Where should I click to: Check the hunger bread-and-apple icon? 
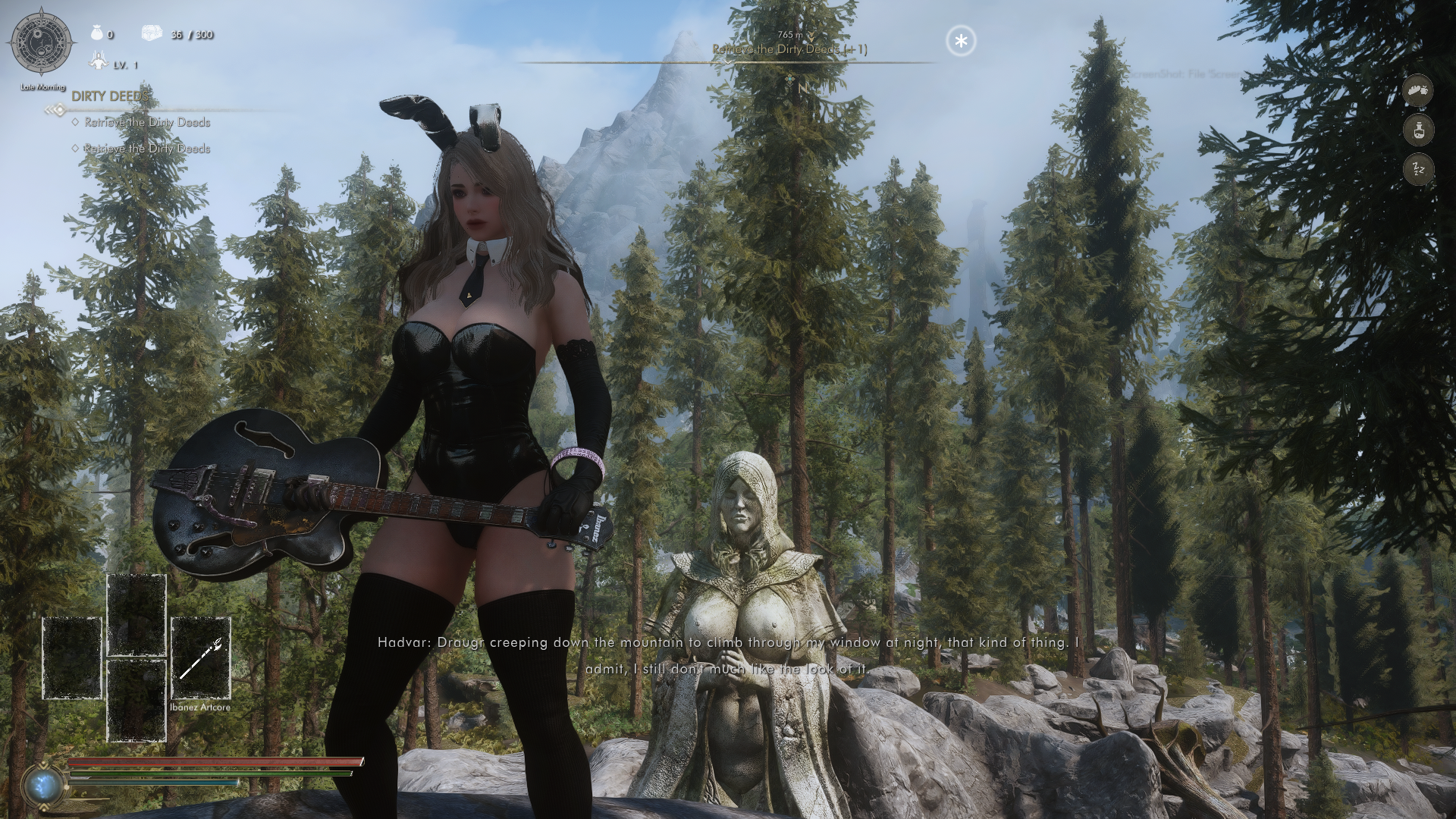[x=1418, y=91]
